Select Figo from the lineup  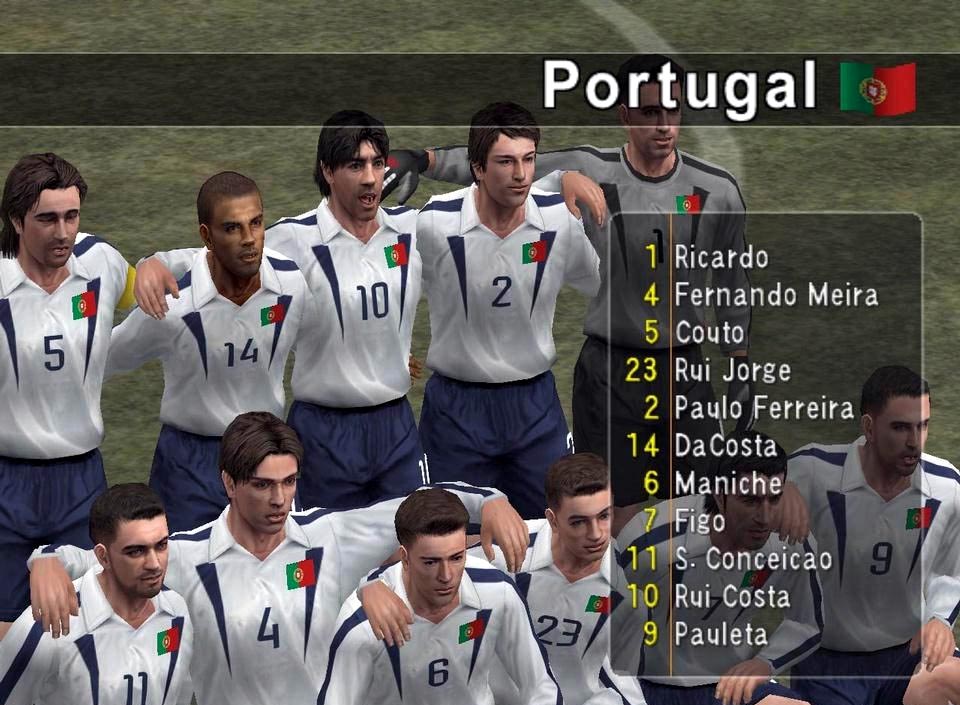coord(699,521)
